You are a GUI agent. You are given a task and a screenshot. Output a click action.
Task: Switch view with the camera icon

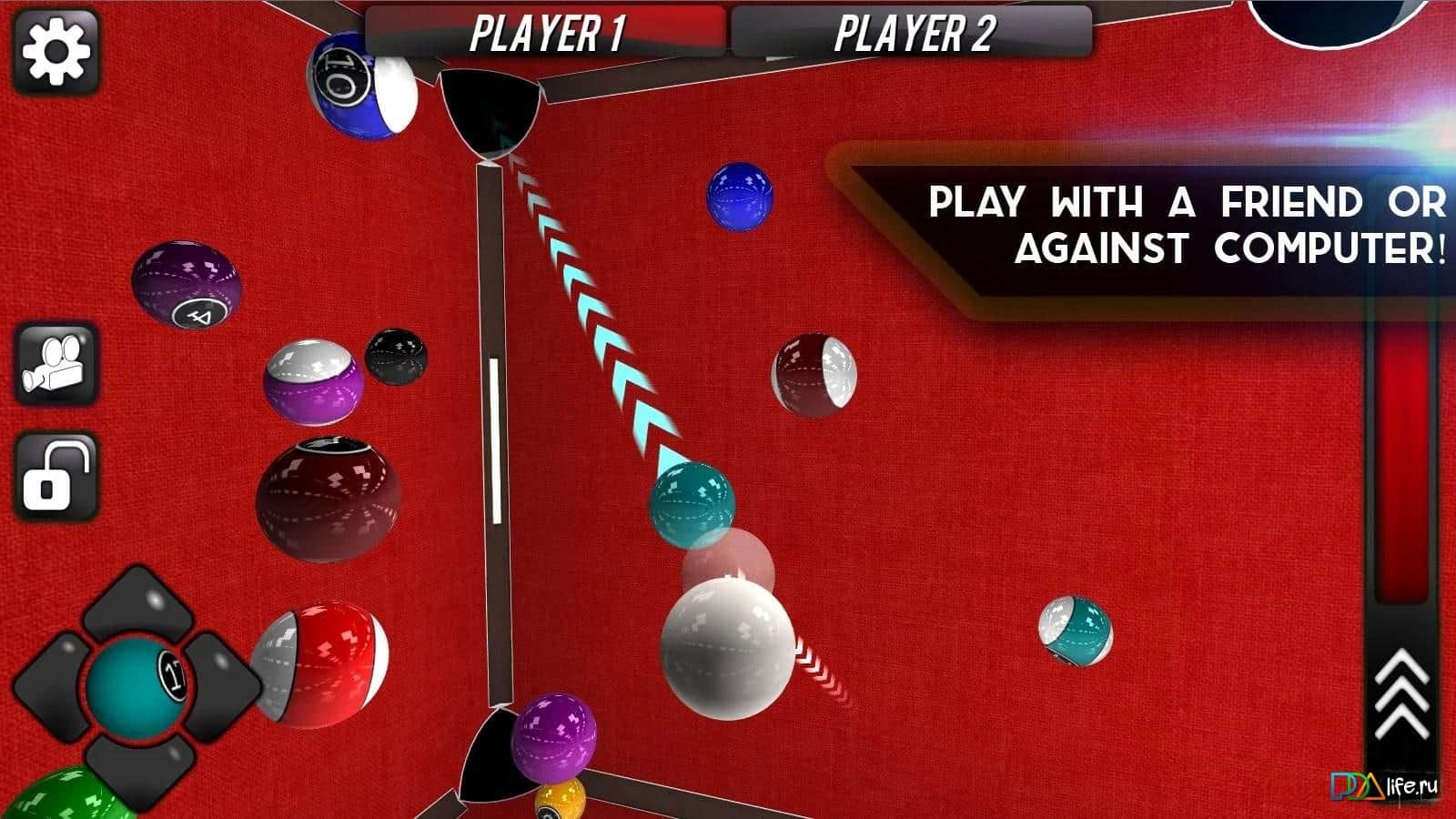coord(56,364)
